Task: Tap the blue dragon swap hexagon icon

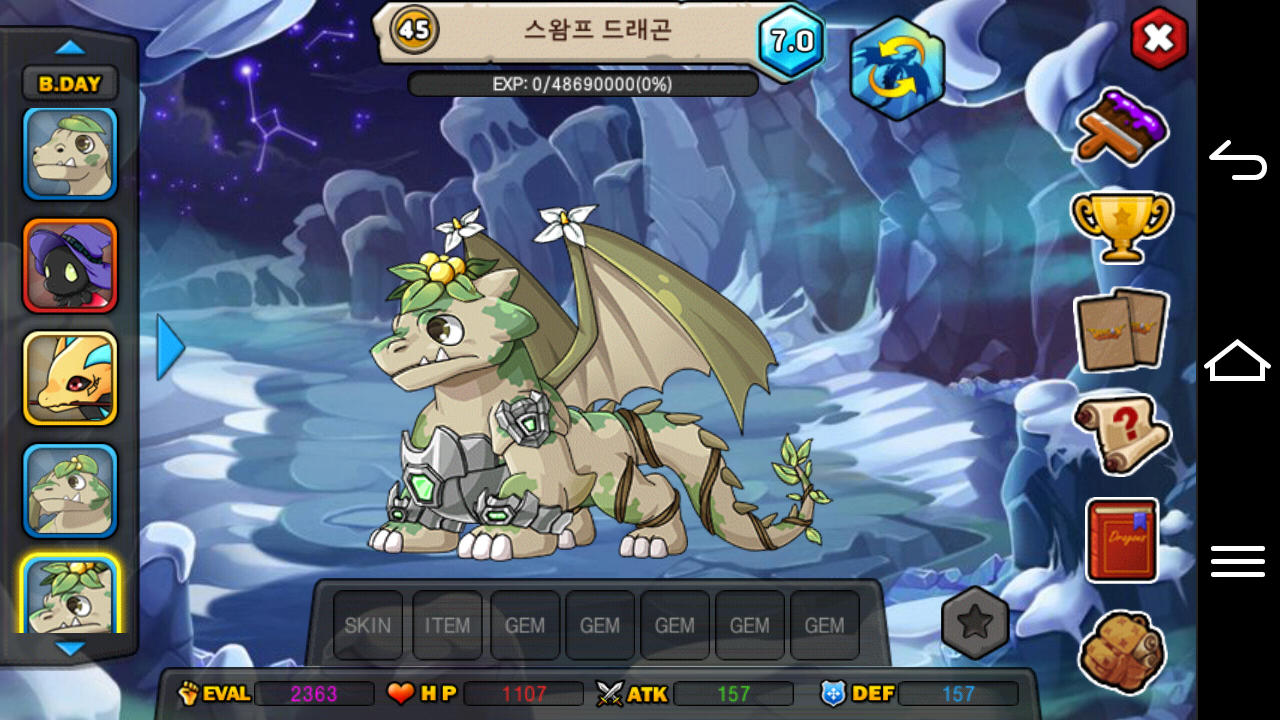Action: [897, 68]
